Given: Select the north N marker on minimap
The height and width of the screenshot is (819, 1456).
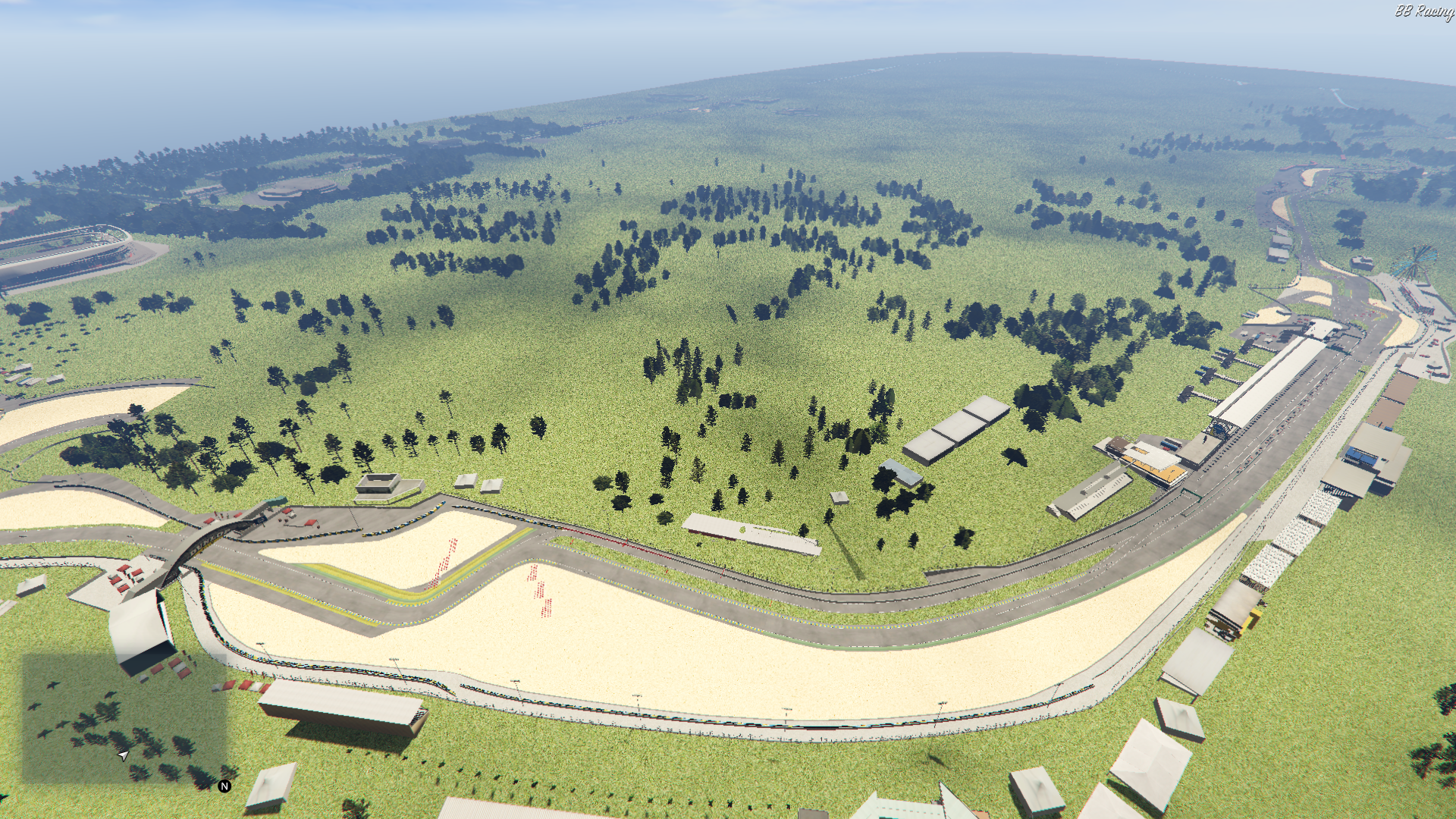Looking at the screenshot, I should 224,786.
